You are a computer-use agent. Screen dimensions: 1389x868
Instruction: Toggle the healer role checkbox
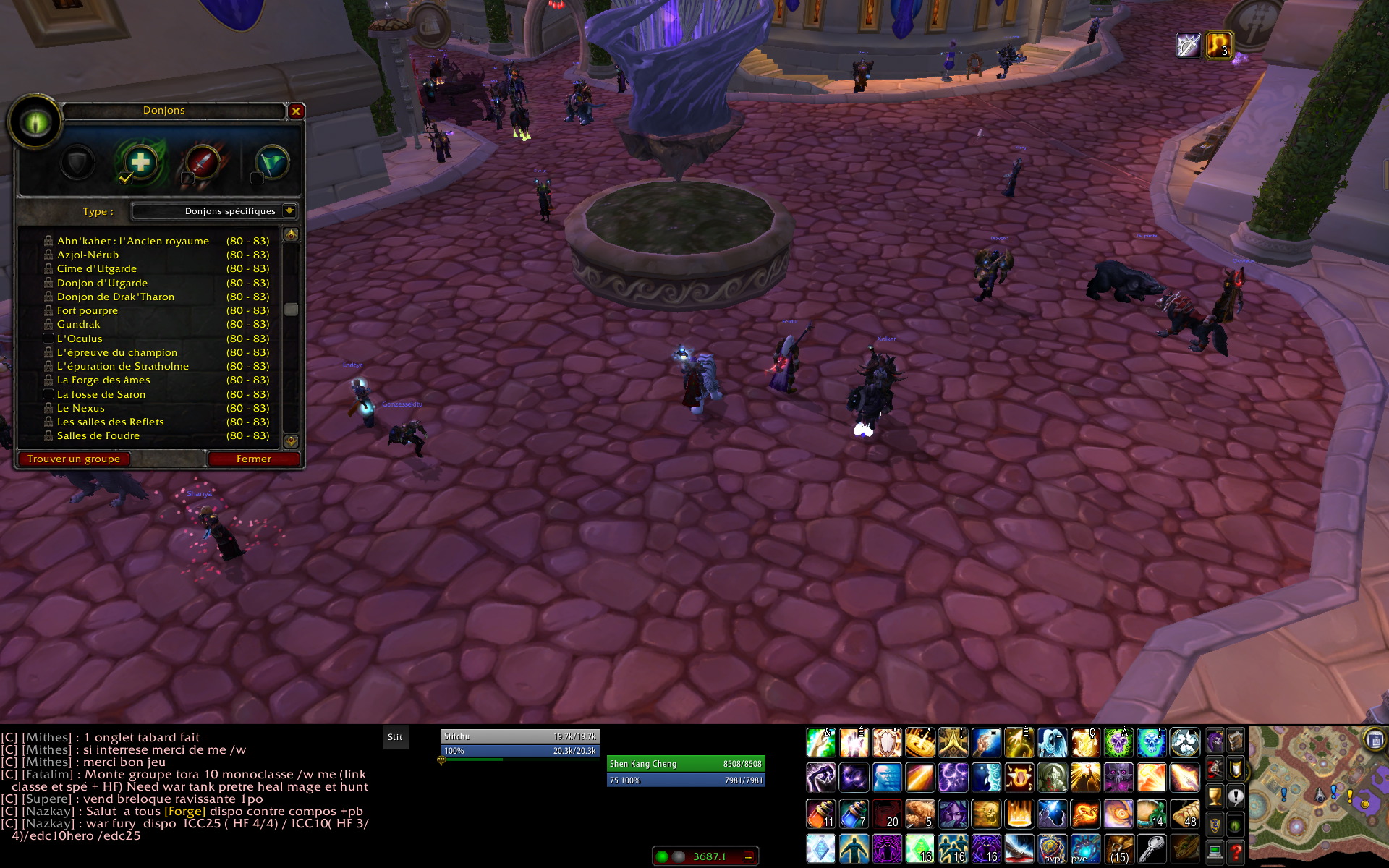tap(125, 178)
